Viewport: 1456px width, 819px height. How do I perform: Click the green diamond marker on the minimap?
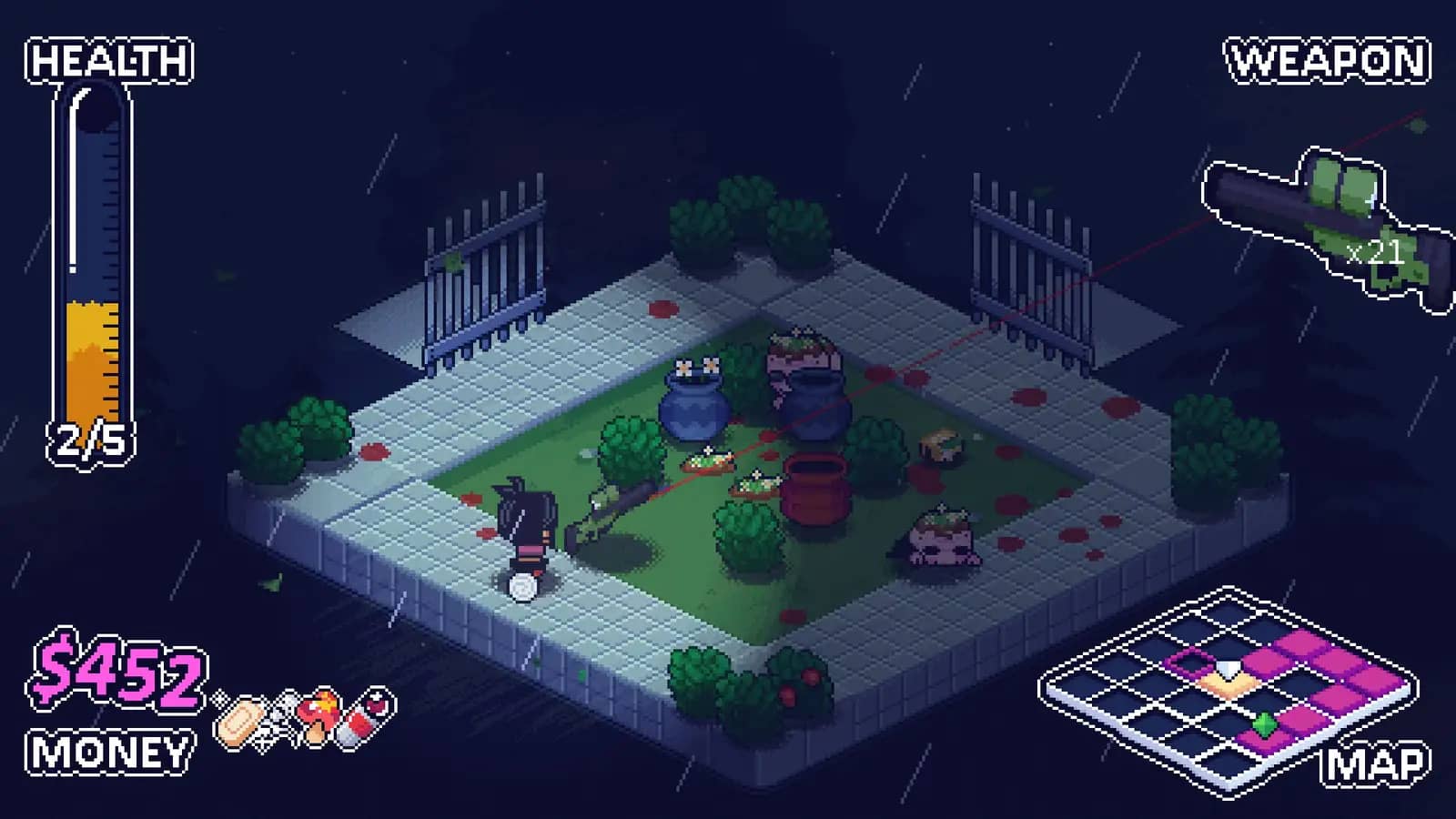coord(1264,724)
